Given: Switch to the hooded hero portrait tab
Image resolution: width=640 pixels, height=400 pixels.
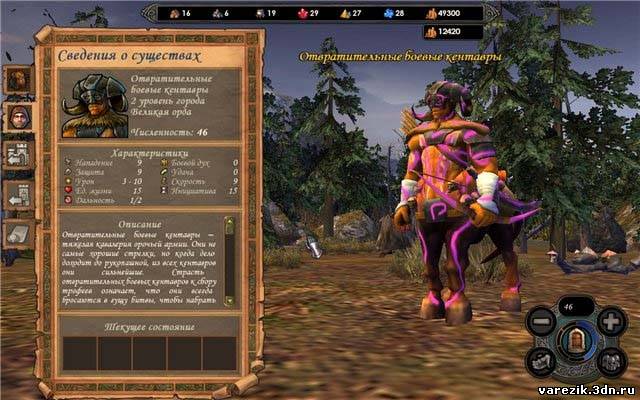Looking at the screenshot, I should 18,116.
